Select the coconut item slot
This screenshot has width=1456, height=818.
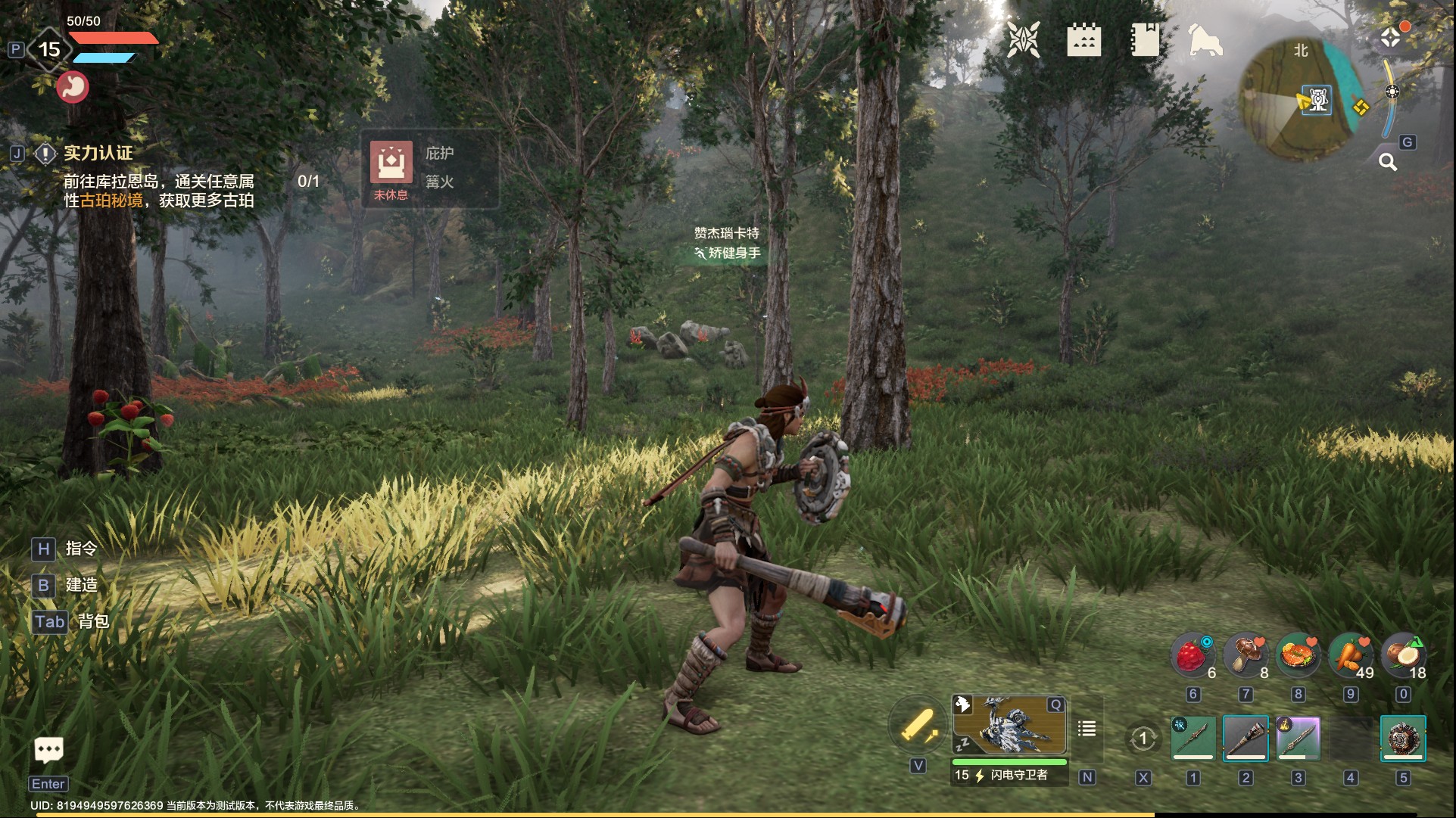point(1403,655)
